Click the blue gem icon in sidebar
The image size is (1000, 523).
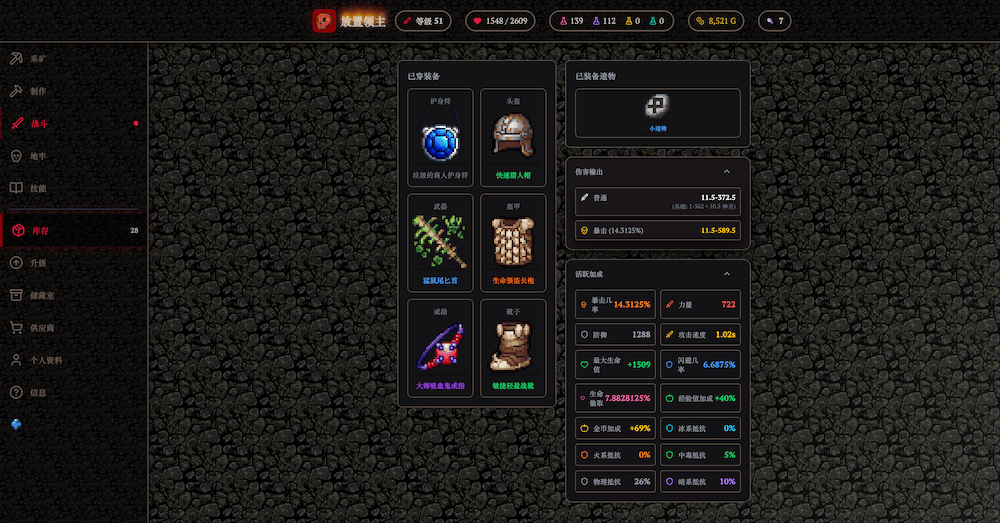pyautogui.click(x=16, y=424)
